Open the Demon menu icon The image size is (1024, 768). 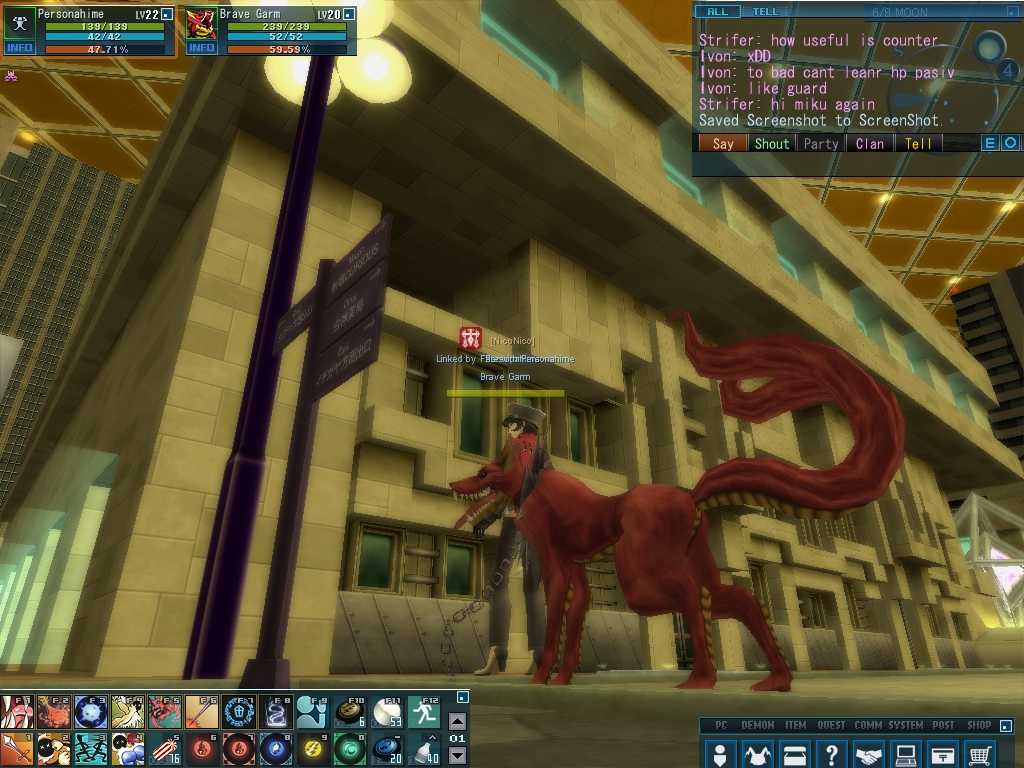(757, 754)
